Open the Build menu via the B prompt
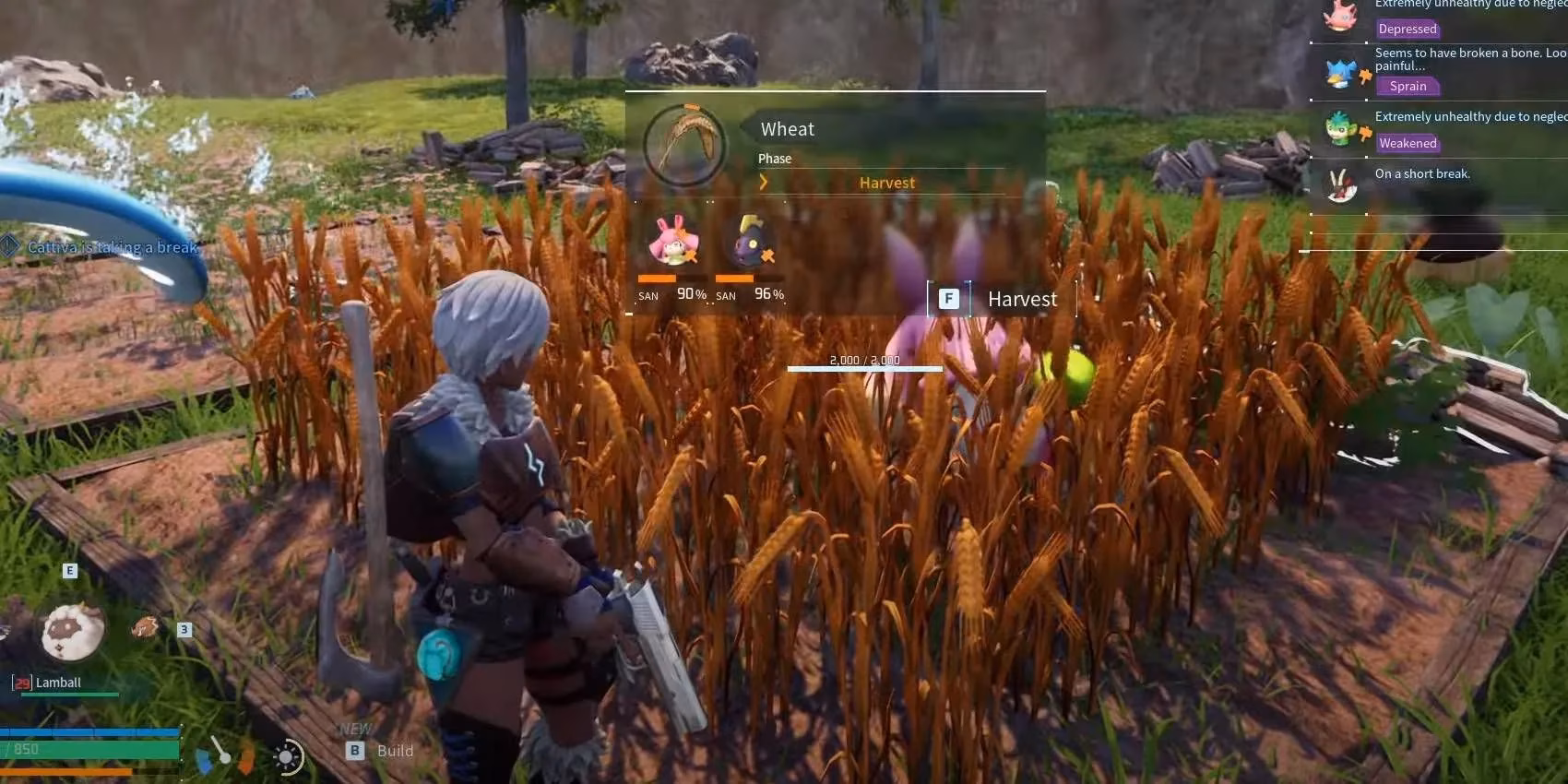Screen dimensions: 1568x784 coord(355,751)
